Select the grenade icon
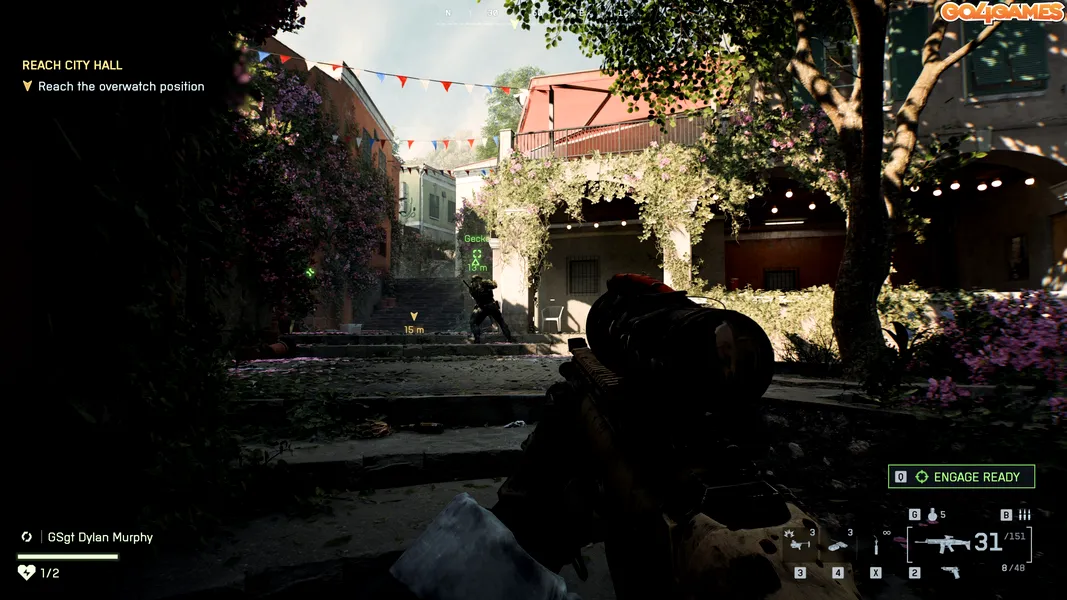The height and width of the screenshot is (600, 1067). click(933, 515)
